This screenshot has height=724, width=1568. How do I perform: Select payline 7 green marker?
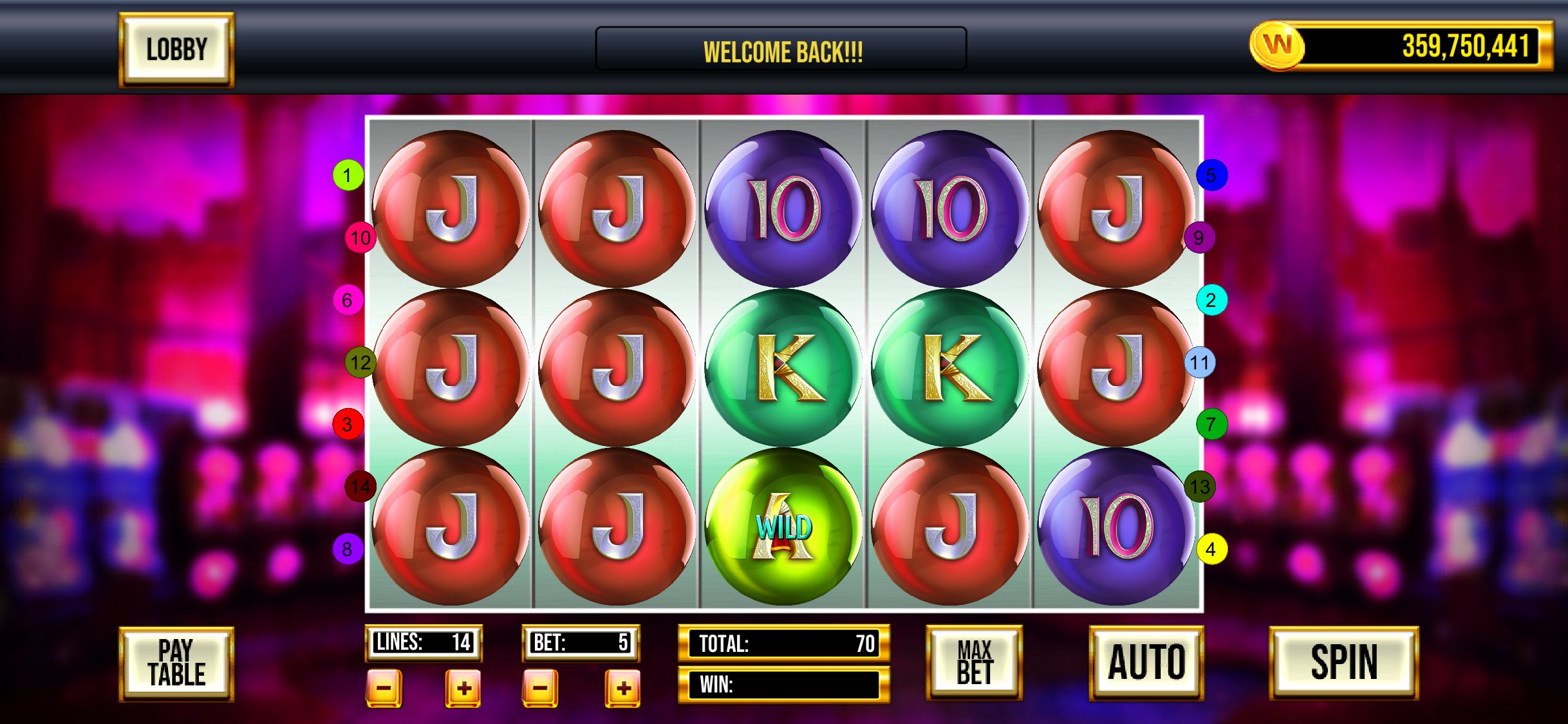1211,424
